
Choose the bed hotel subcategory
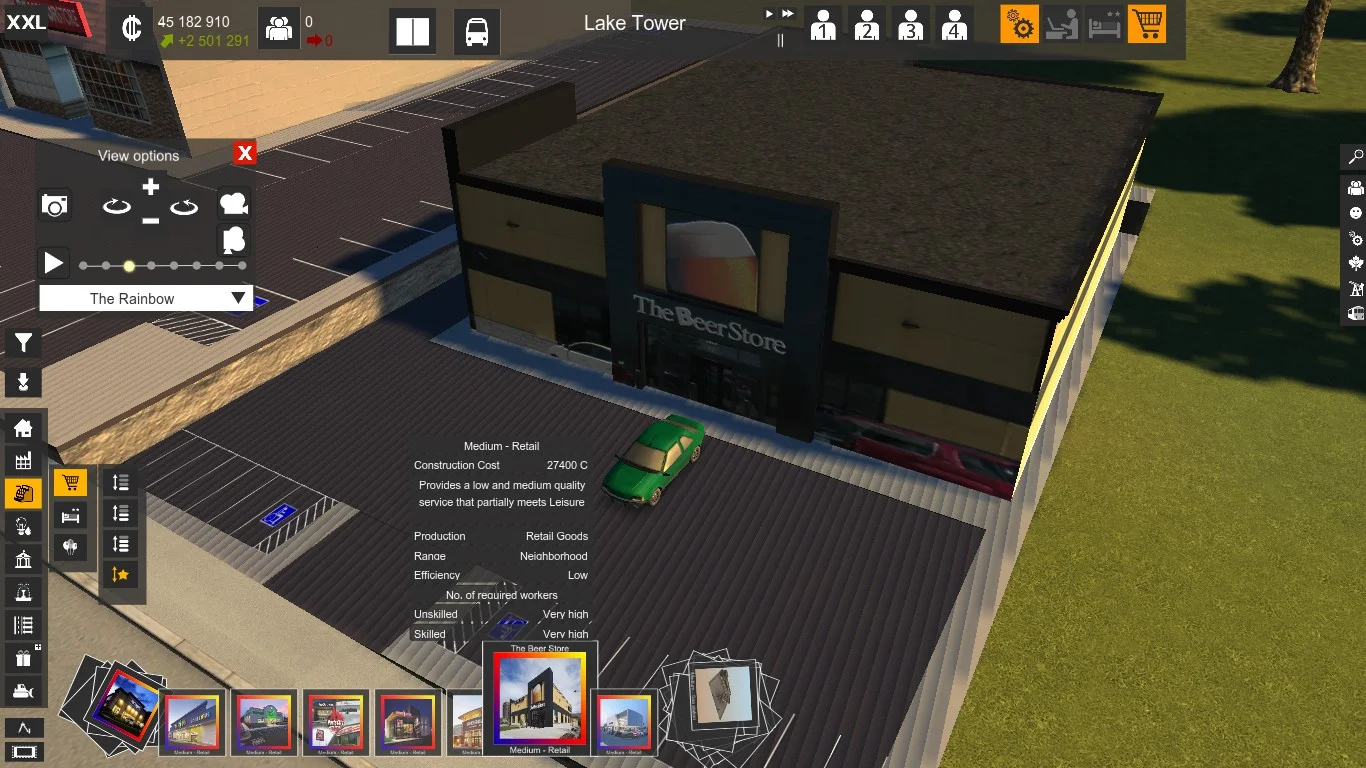(70, 516)
